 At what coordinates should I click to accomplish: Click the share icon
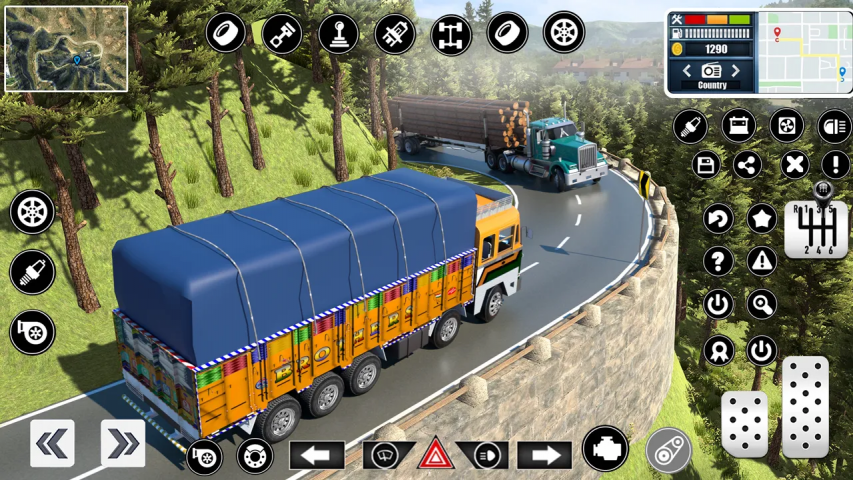coord(747,165)
